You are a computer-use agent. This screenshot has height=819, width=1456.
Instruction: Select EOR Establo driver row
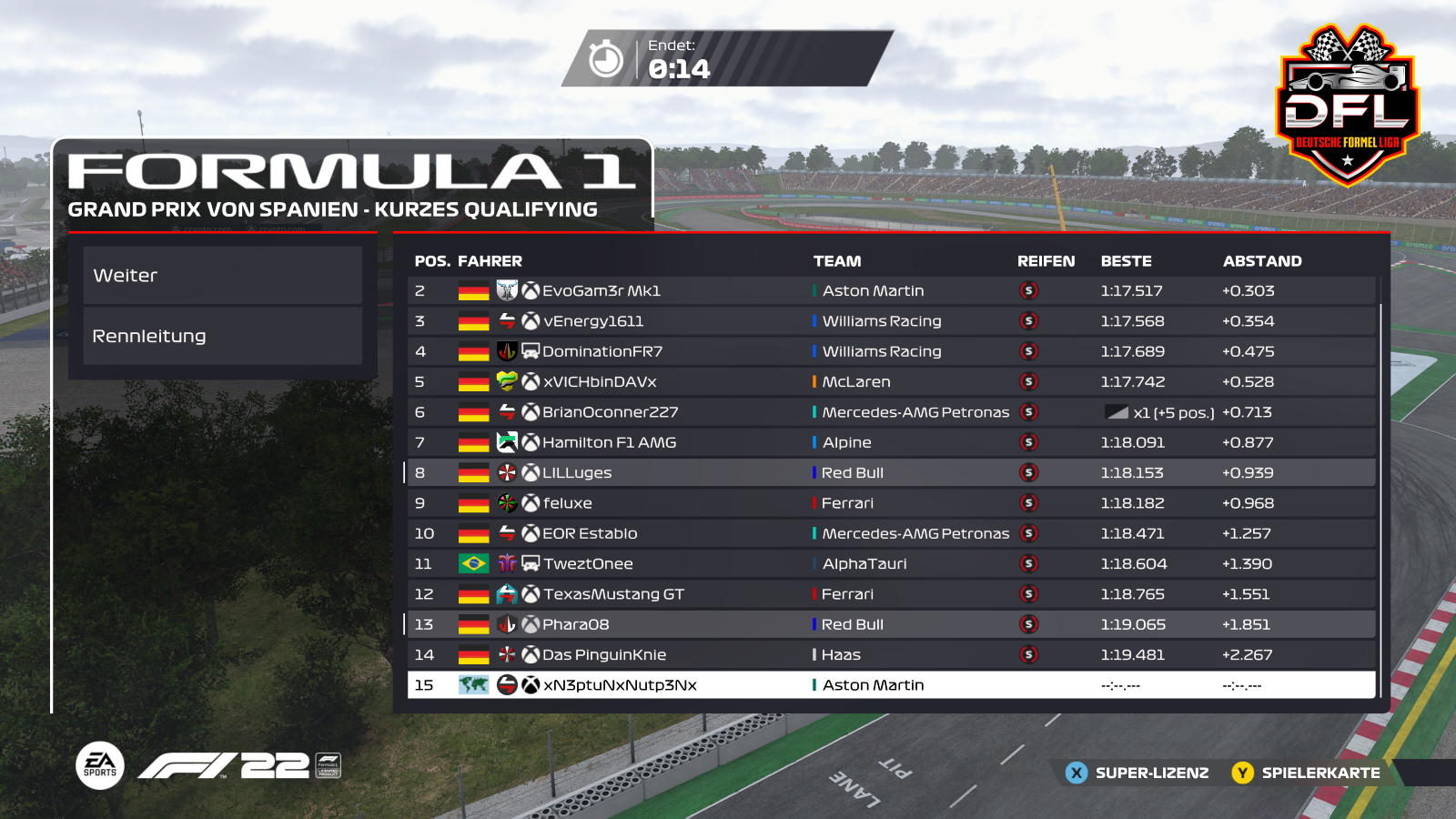click(890, 533)
